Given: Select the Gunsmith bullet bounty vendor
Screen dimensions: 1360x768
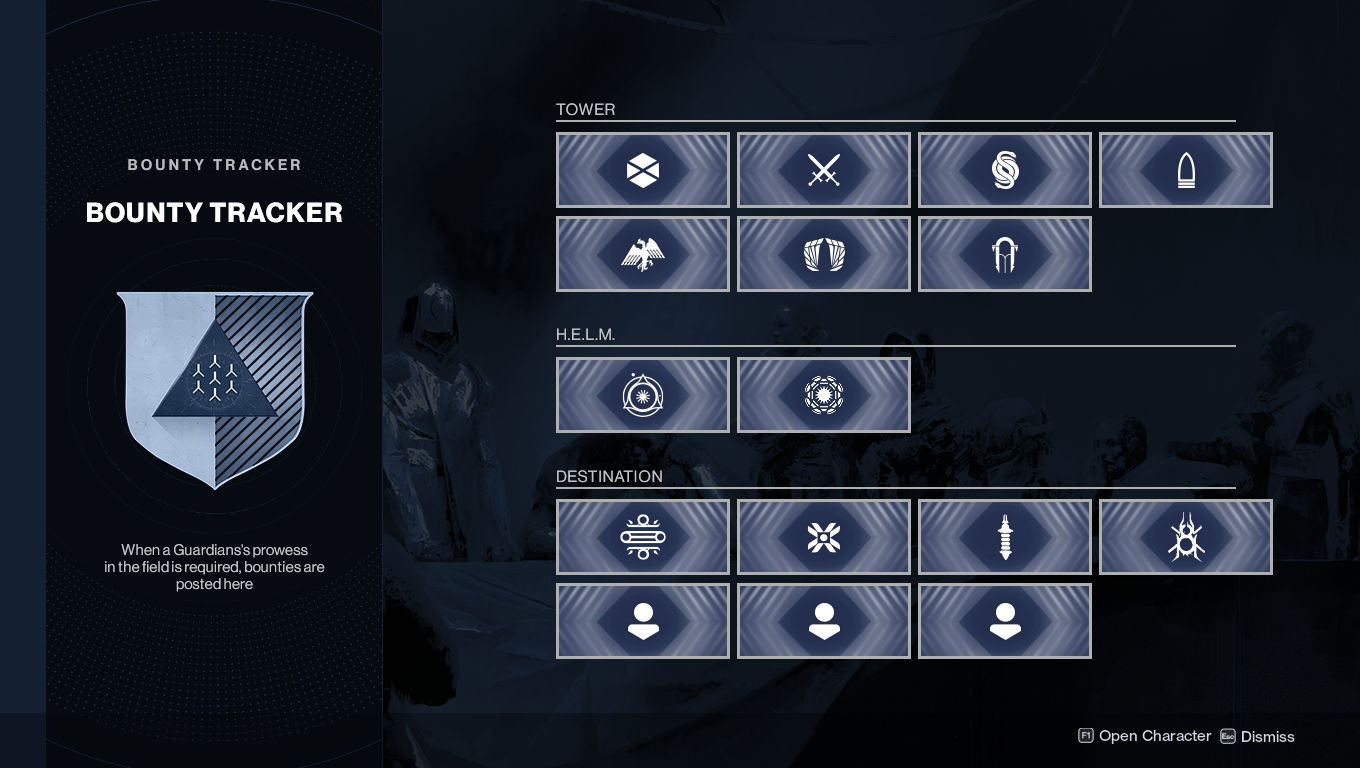Looking at the screenshot, I should [x=1186, y=170].
